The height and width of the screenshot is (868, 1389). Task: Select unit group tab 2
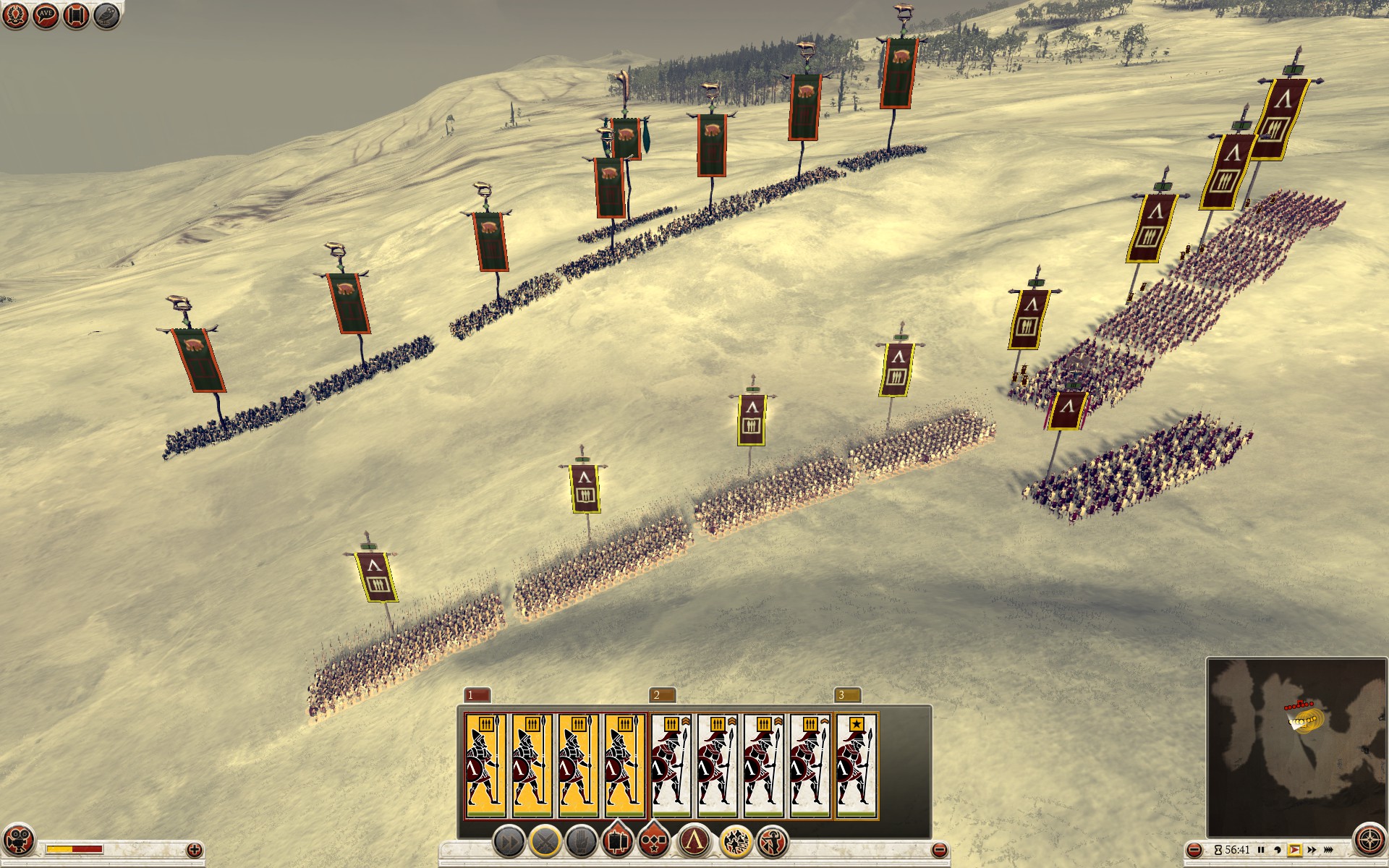pos(662,695)
